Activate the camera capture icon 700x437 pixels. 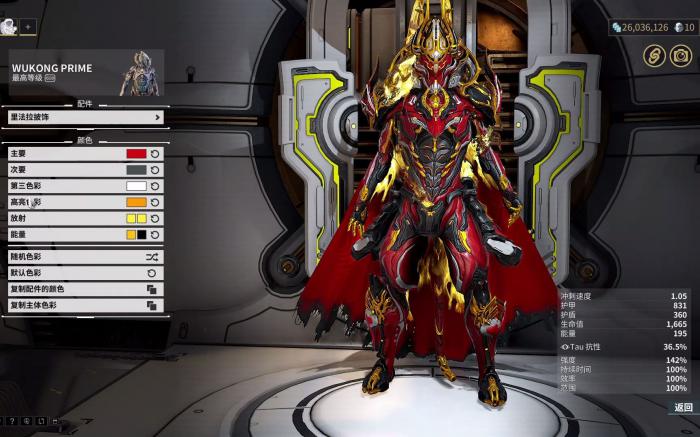681,56
